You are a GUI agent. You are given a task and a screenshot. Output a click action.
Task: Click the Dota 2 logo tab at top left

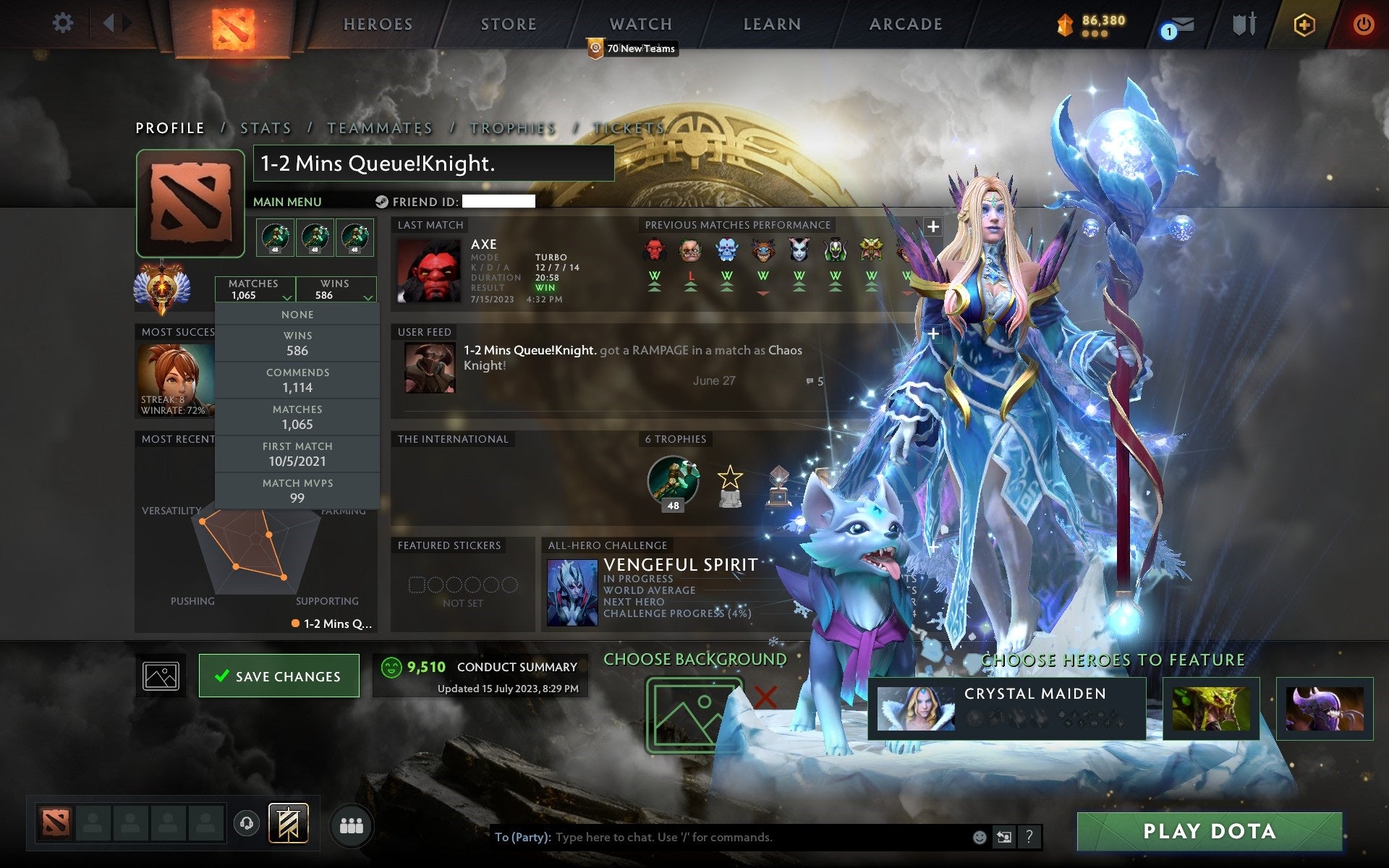(231, 23)
